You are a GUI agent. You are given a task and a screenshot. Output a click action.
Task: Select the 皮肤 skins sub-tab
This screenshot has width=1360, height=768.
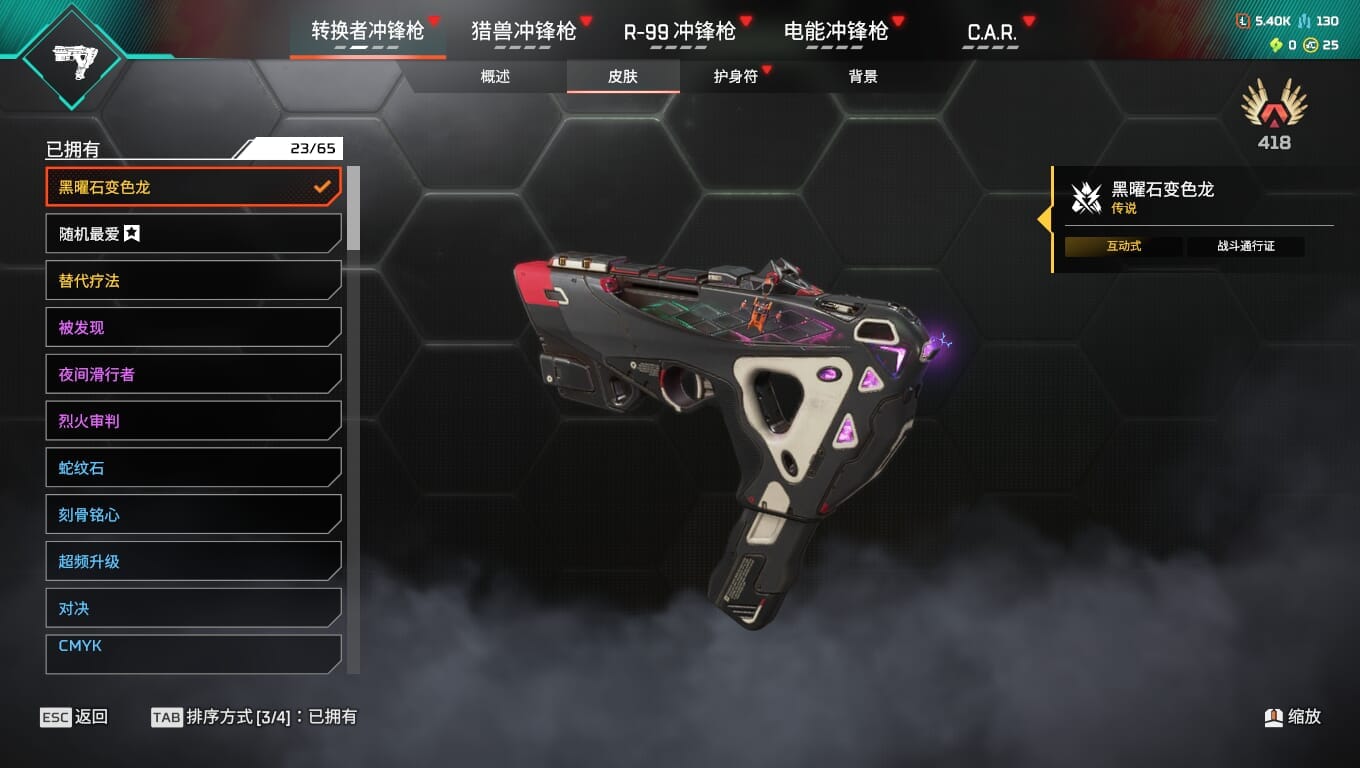(622, 76)
